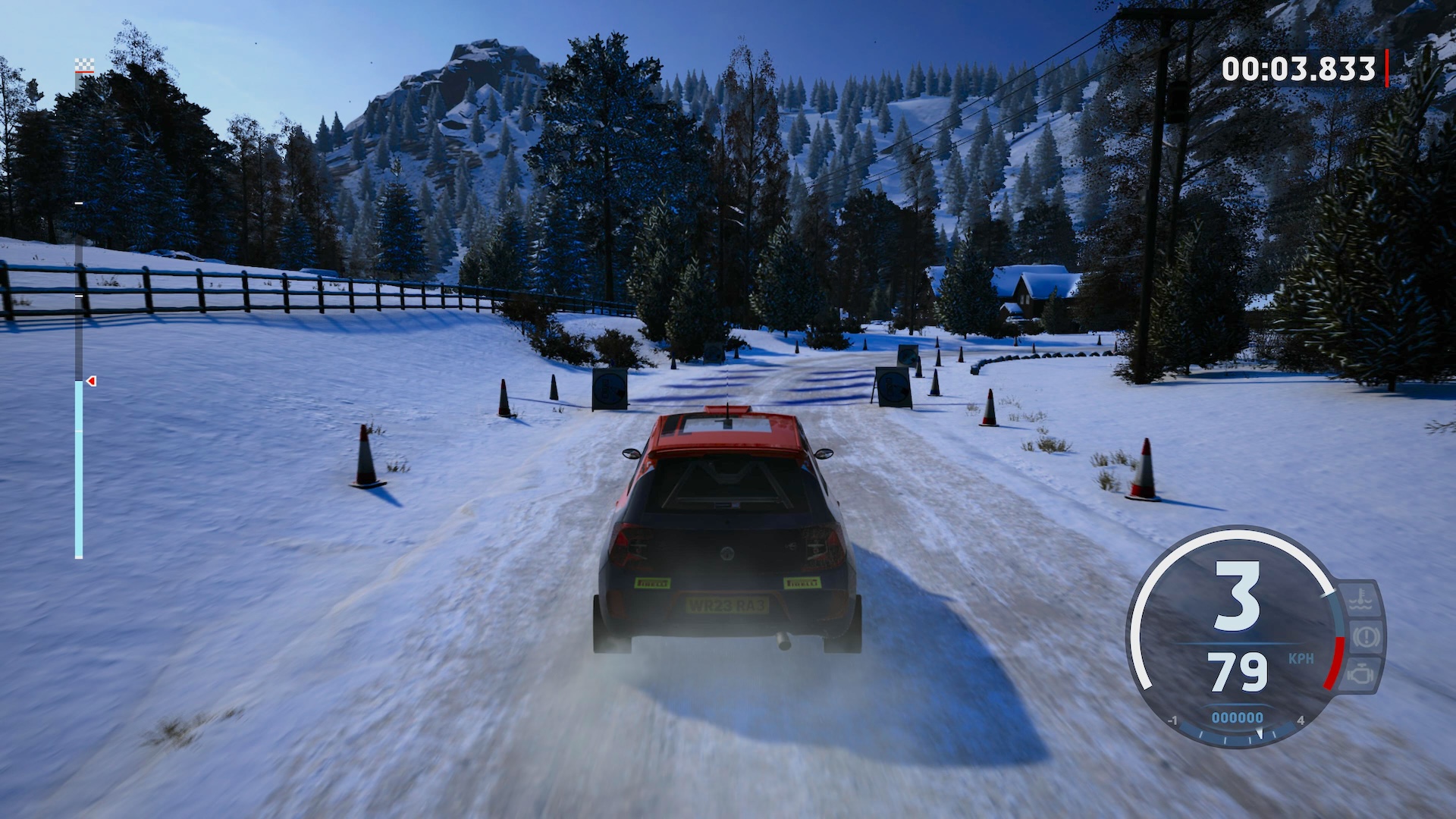Viewport: 1456px width, 819px height.
Task: Click the checkered finish flag icon
Action: point(84,65)
